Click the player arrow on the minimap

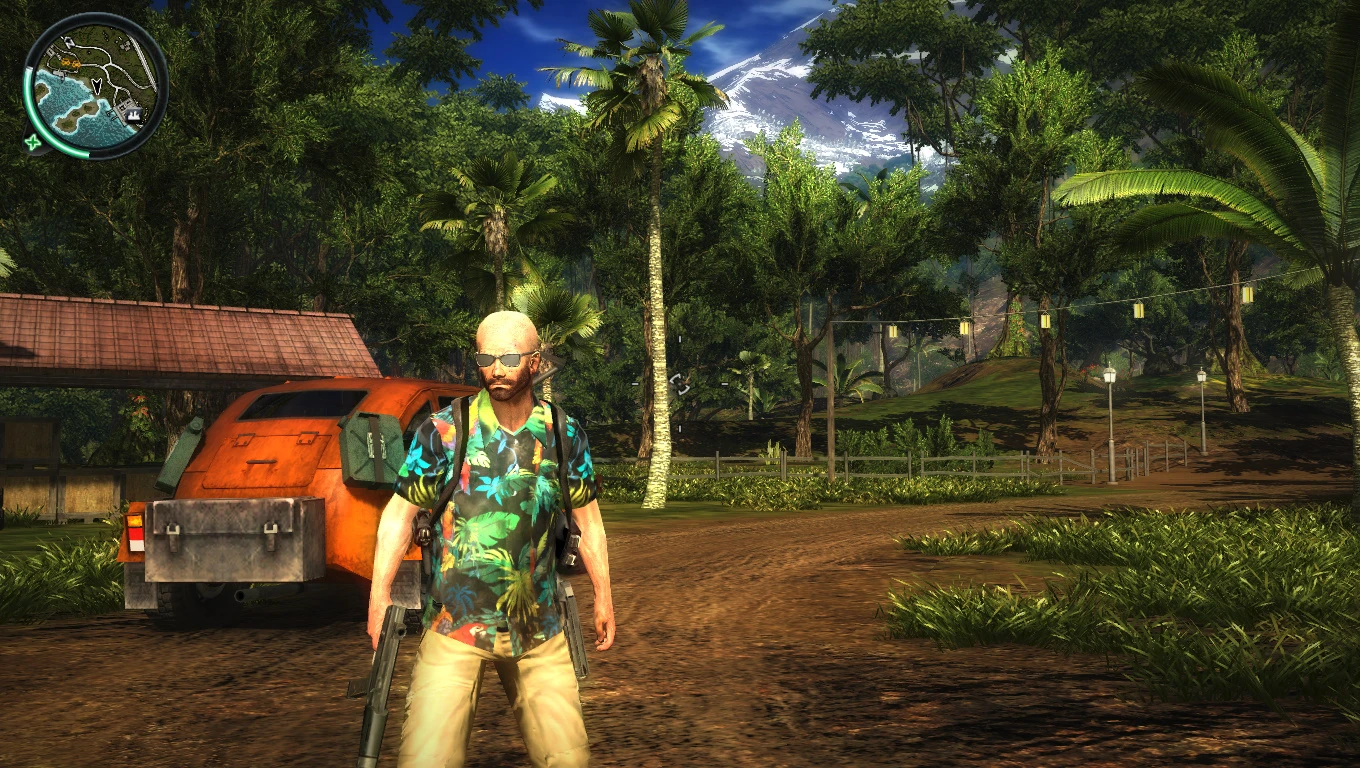pyautogui.click(x=96, y=87)
